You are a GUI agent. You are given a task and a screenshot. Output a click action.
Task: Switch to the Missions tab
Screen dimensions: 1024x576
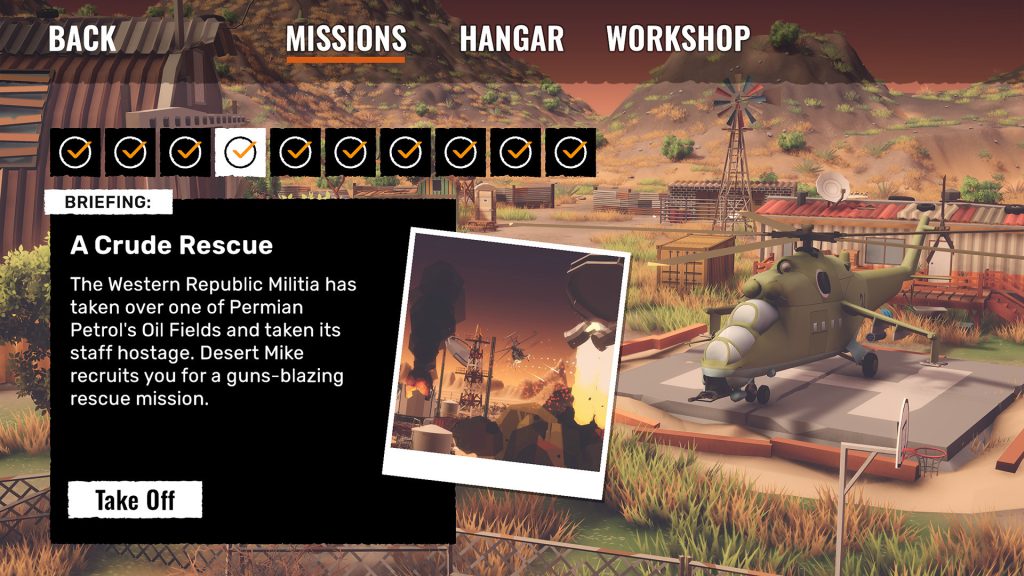coord(346,39)
